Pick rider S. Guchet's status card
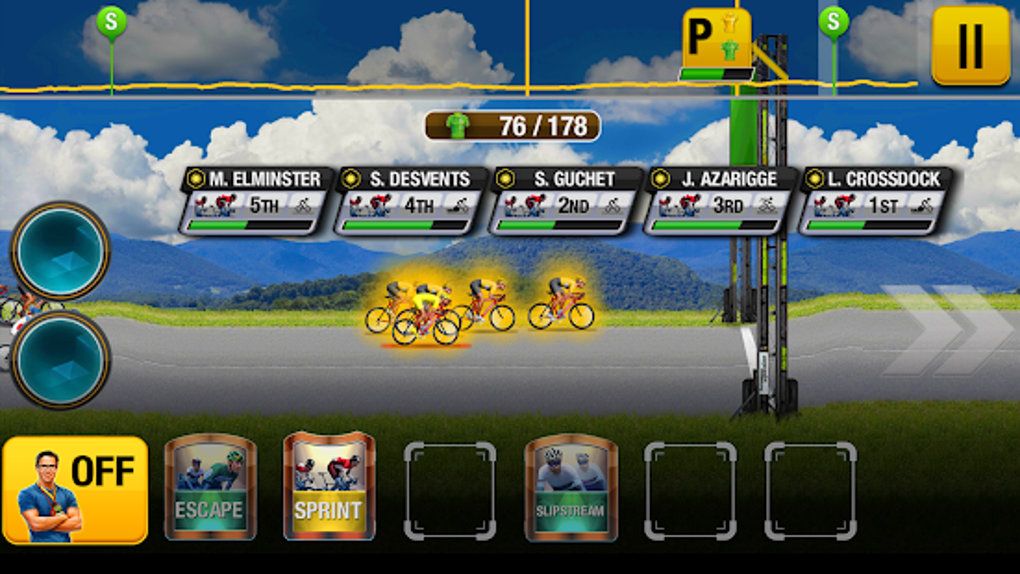The width and height of the screenshot is (1020, 574). tap(566, 200)
